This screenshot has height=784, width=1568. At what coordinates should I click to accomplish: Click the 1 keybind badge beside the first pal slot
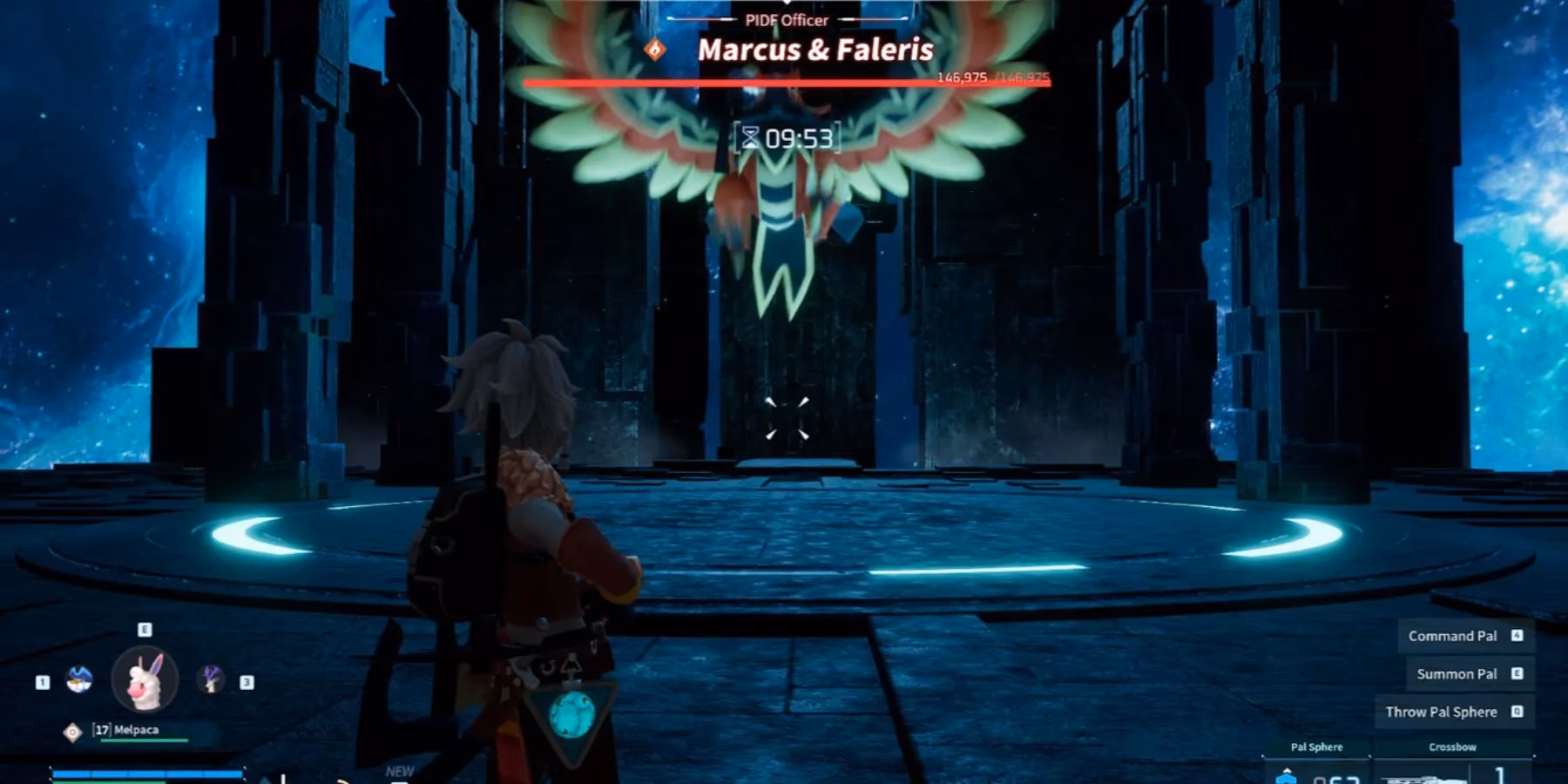[42, 682]
